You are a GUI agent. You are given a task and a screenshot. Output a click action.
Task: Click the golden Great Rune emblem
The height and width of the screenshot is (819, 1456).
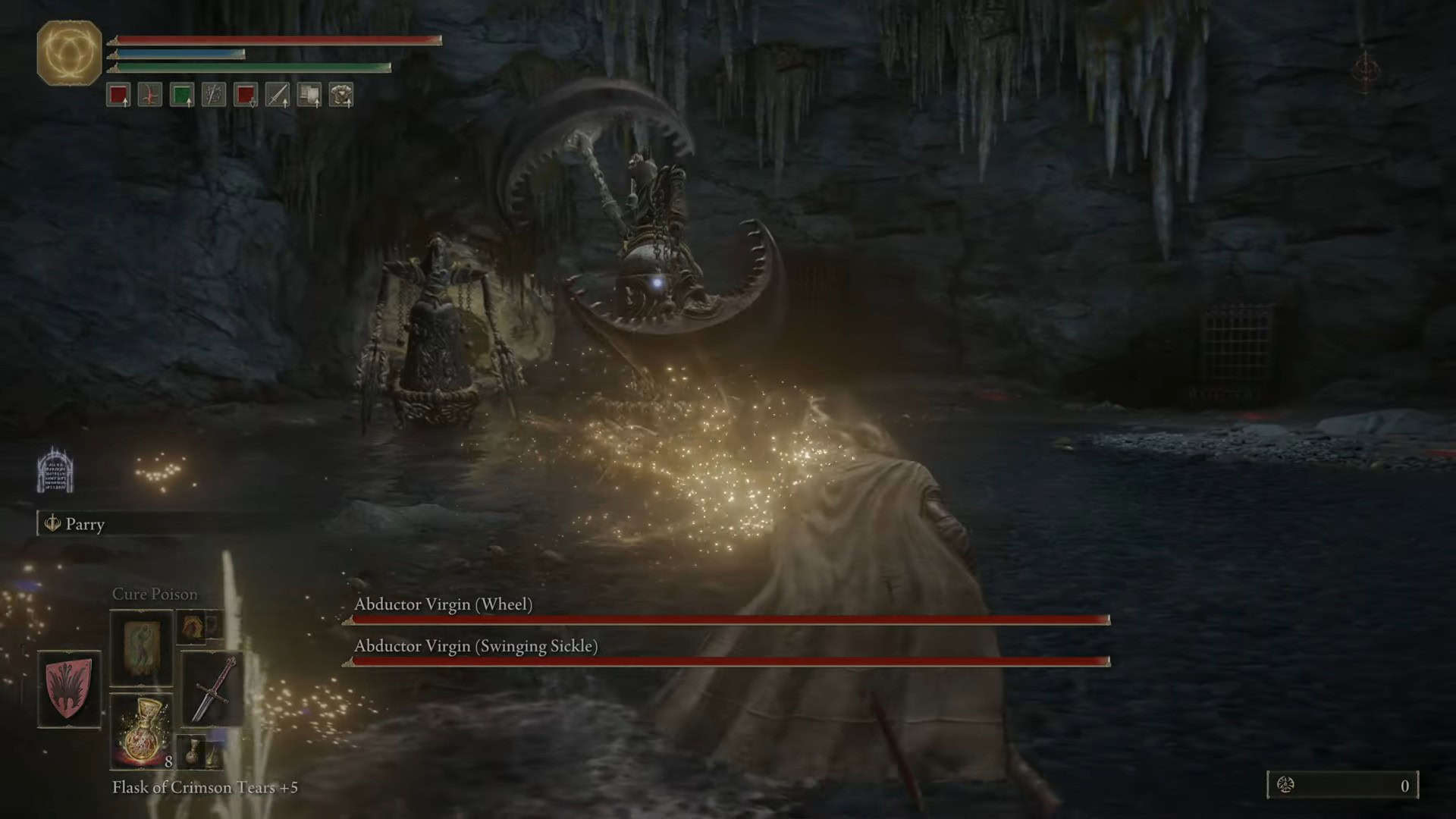(69, 52)
